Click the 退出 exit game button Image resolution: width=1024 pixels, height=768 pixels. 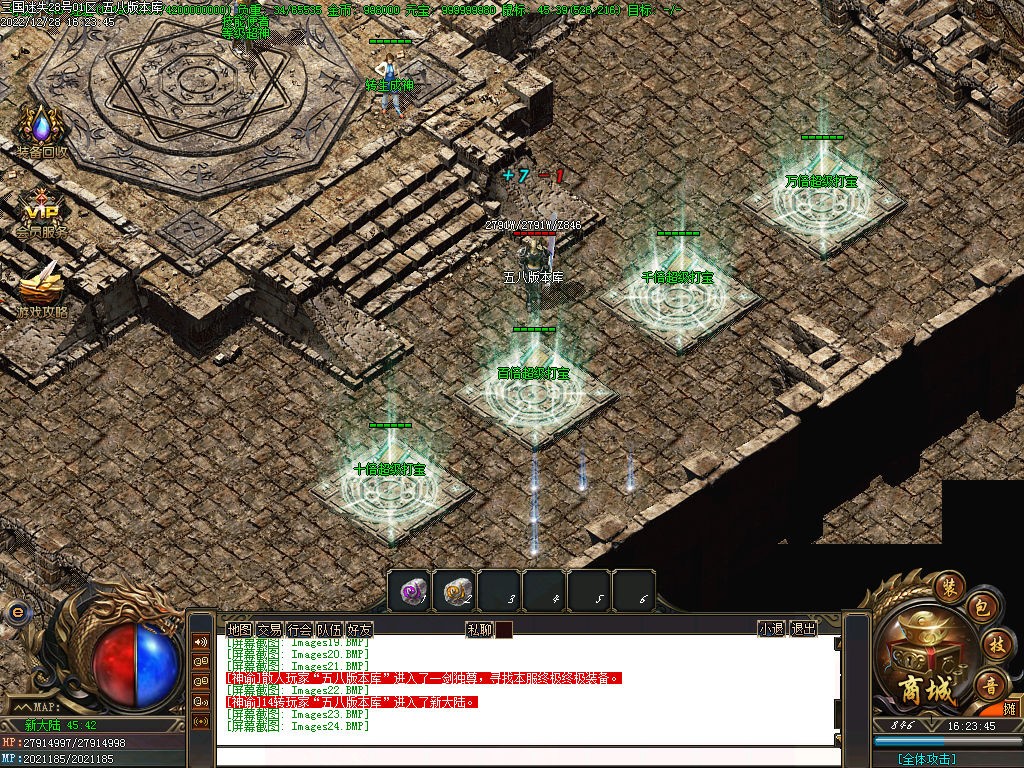click(803, 629)
